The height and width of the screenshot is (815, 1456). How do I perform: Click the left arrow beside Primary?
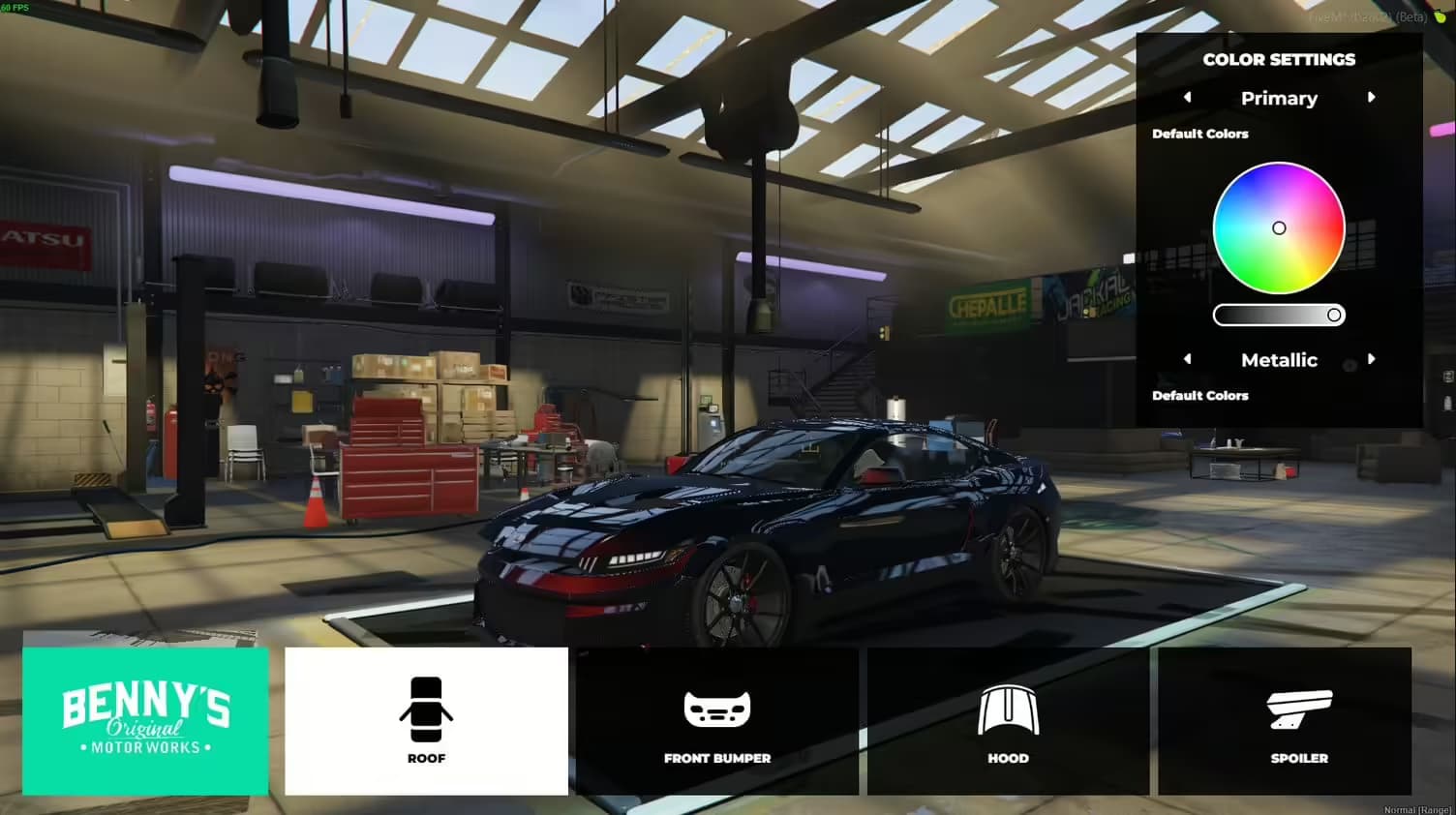1188,98
